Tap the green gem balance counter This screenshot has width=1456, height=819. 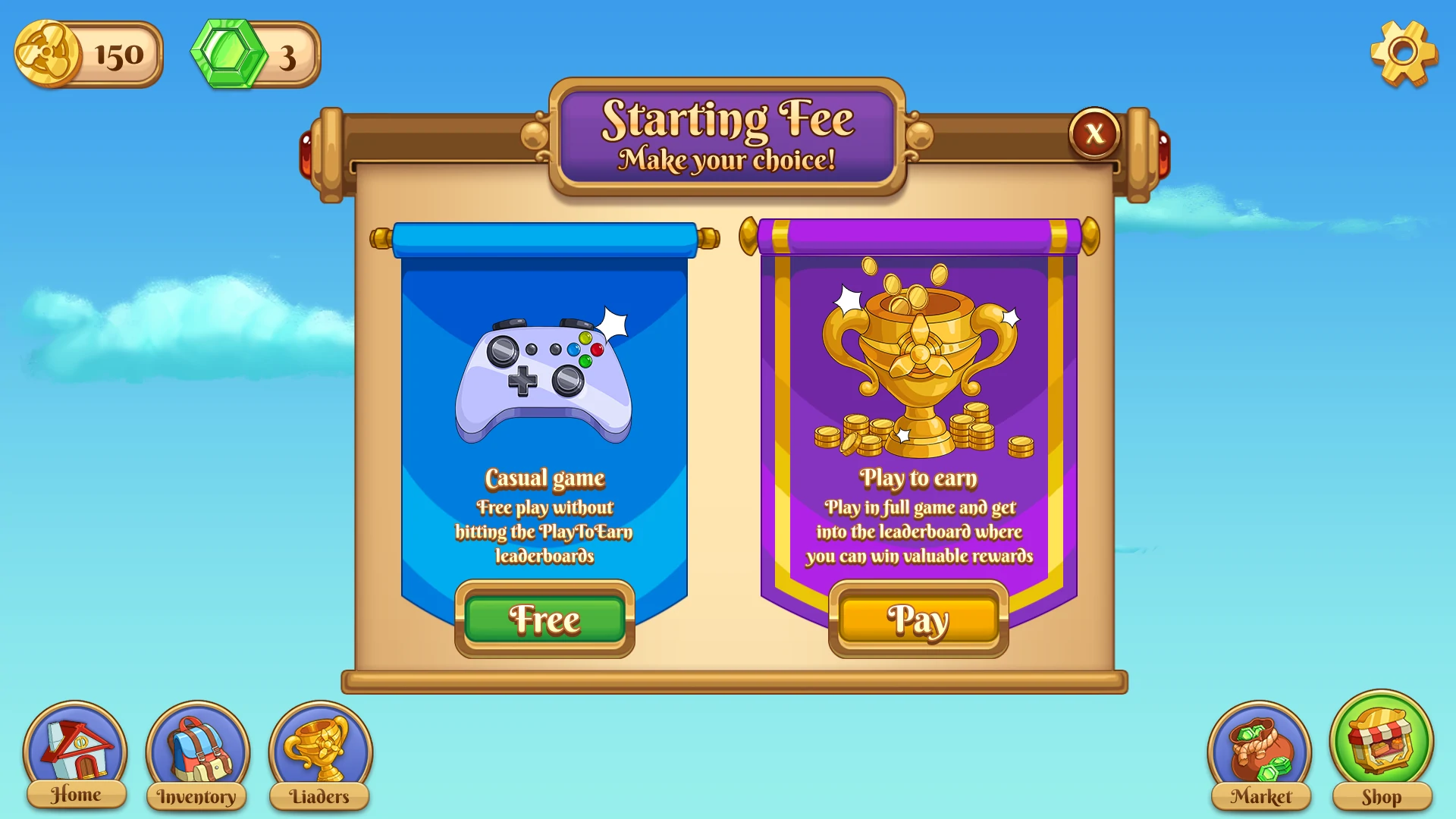(256, 55)
